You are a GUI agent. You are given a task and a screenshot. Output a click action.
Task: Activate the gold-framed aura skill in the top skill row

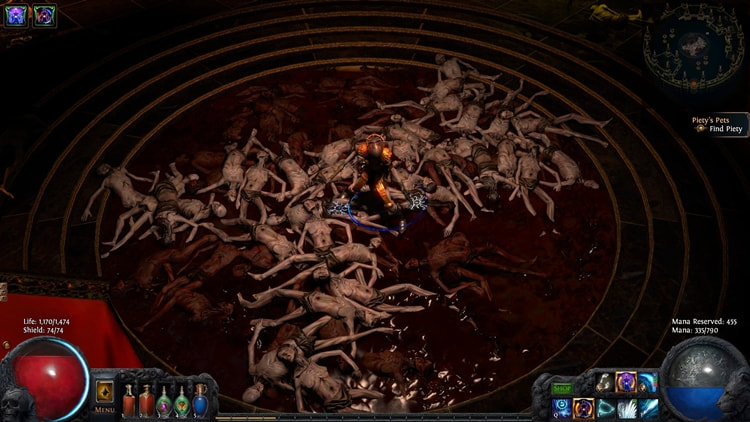626,382
